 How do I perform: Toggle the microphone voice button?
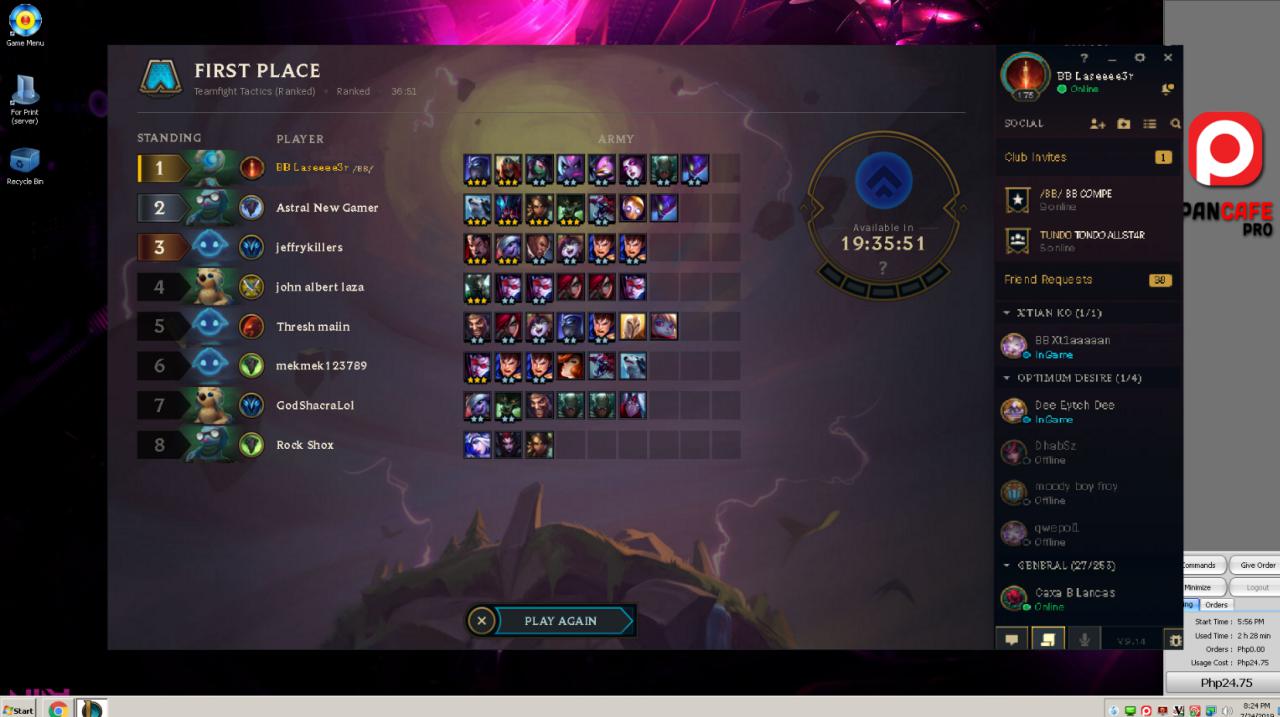coord(1084,640)
